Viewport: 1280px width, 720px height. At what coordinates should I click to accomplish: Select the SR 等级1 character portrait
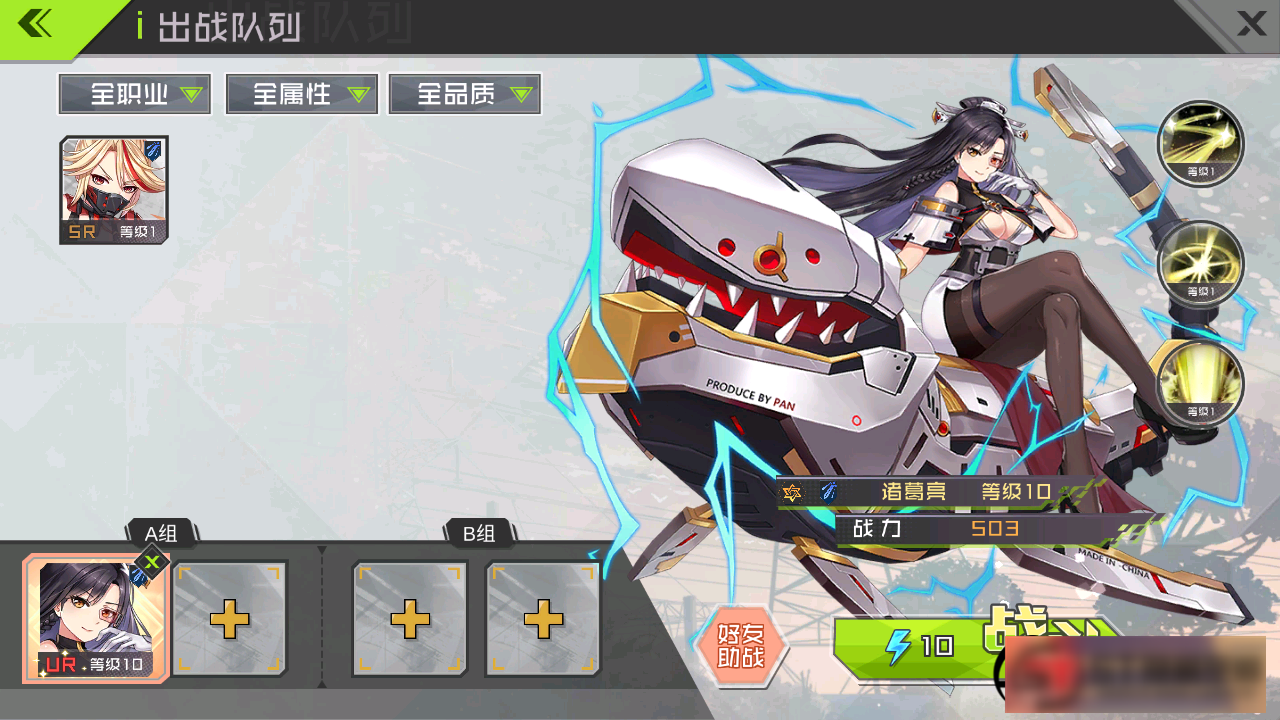pyautogui.click(x=113, y=189)
